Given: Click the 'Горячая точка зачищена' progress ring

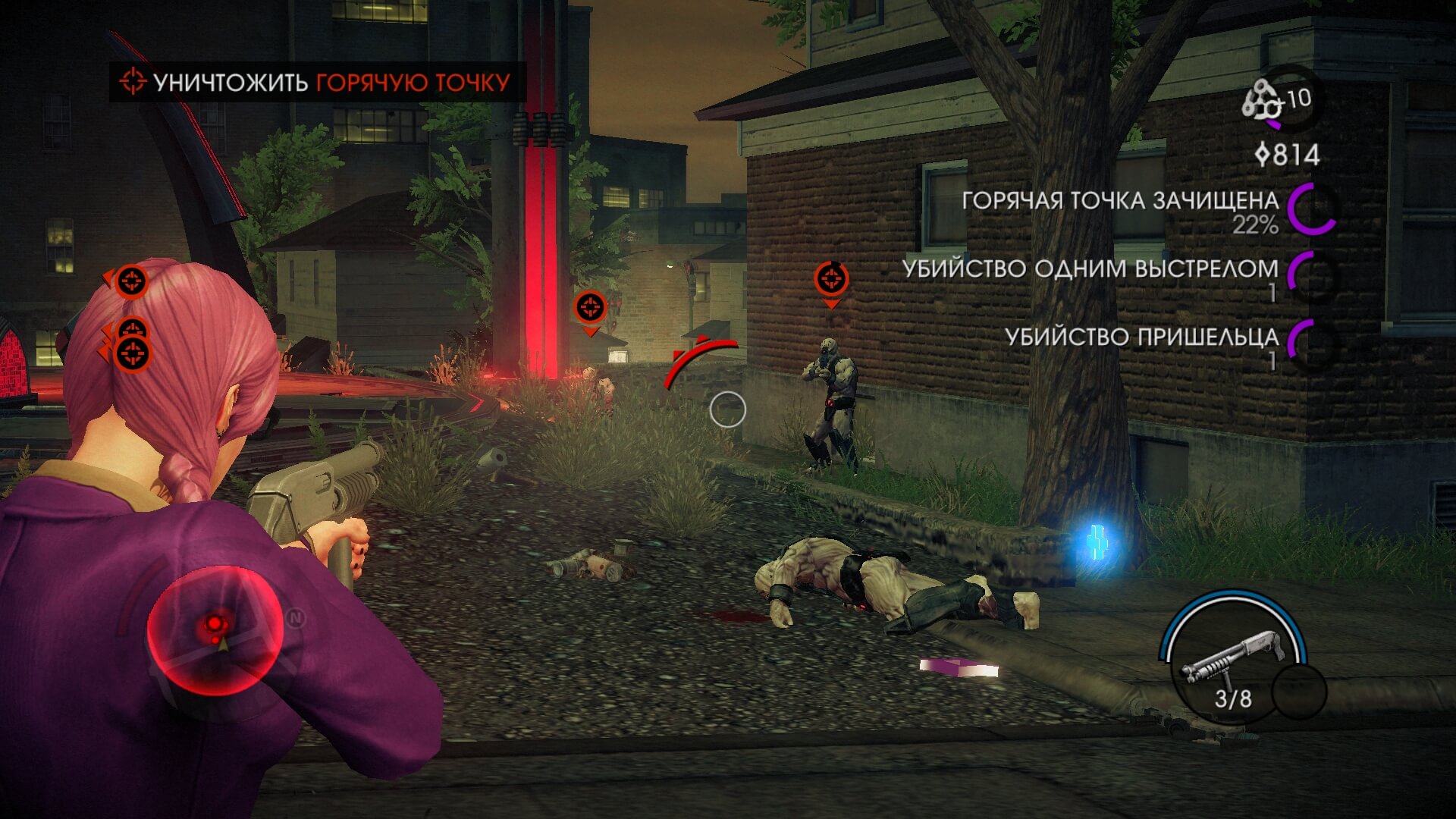Looking at the screenshot, I should point(1311,209).
